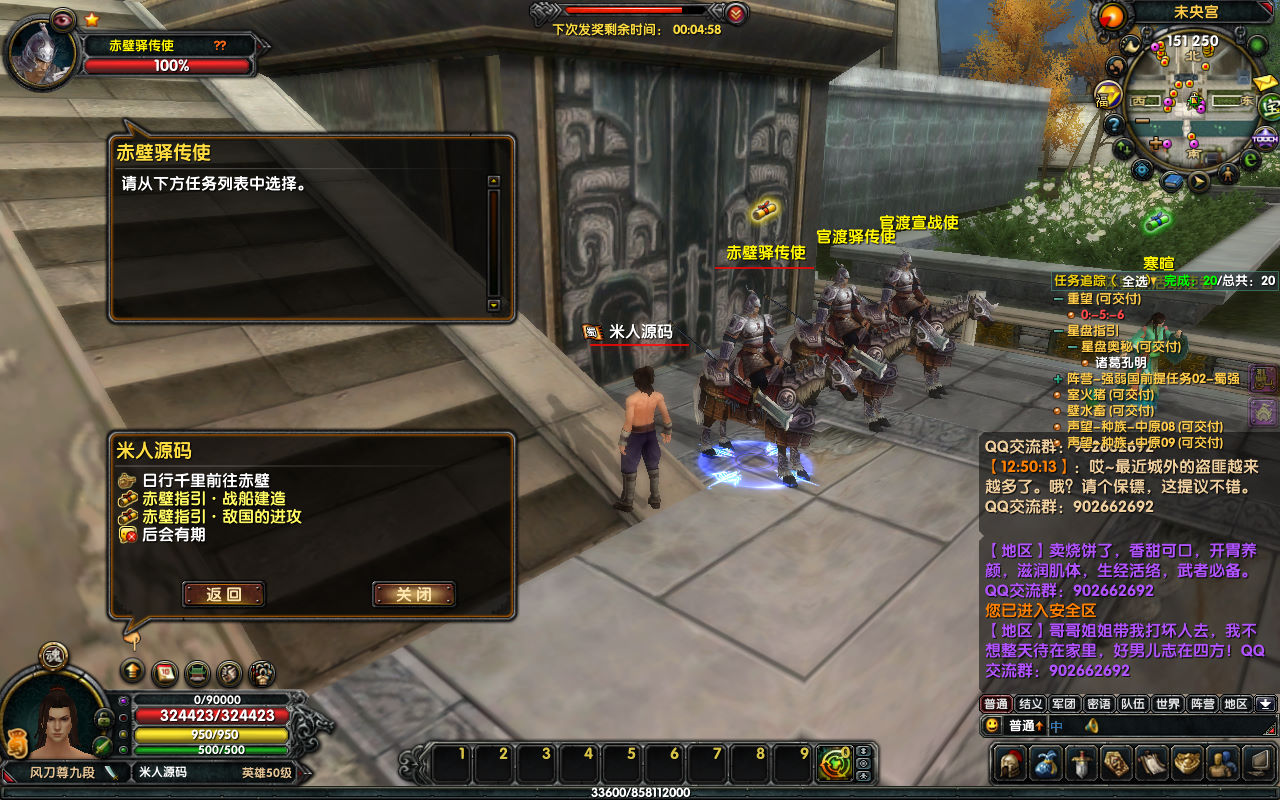1280x800 pixels.
Task: Choose the 后会有期 farewell option
Action: 173,535
